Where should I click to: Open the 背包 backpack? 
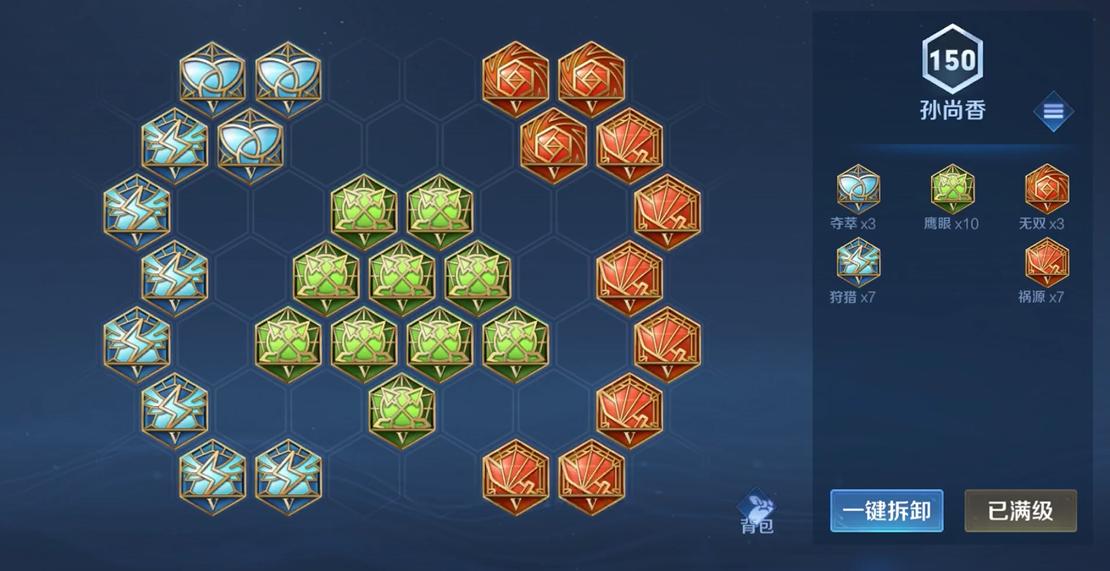click(757, 512)
